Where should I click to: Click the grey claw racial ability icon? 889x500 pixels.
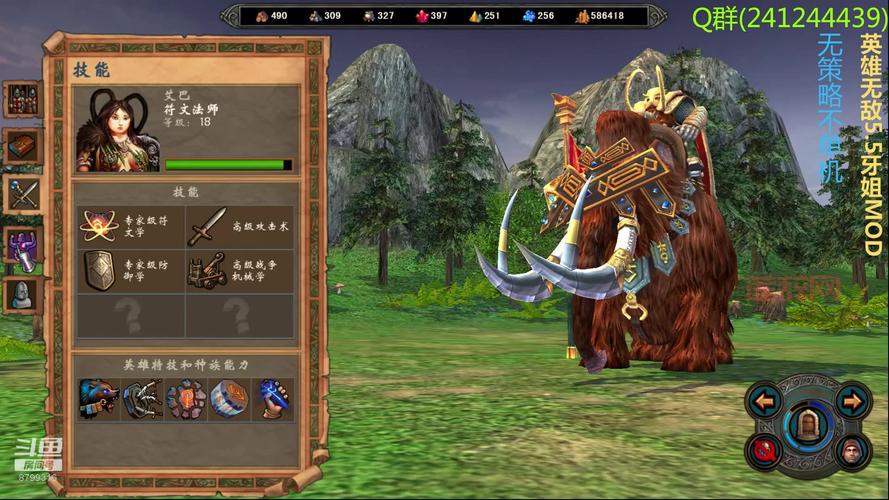click(143, 398)
